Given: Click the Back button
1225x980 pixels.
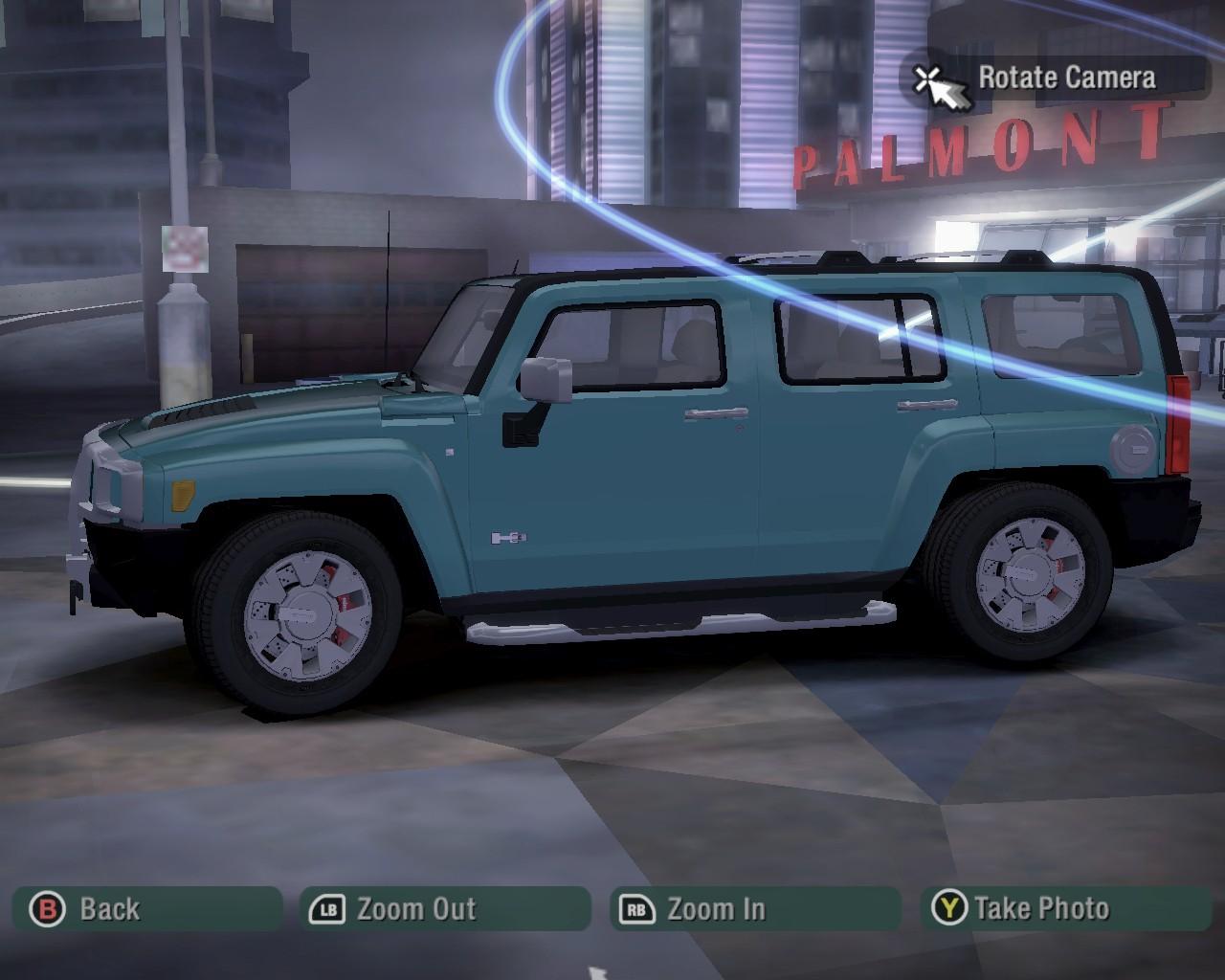Looking at the screenshot, I should 147,908.
